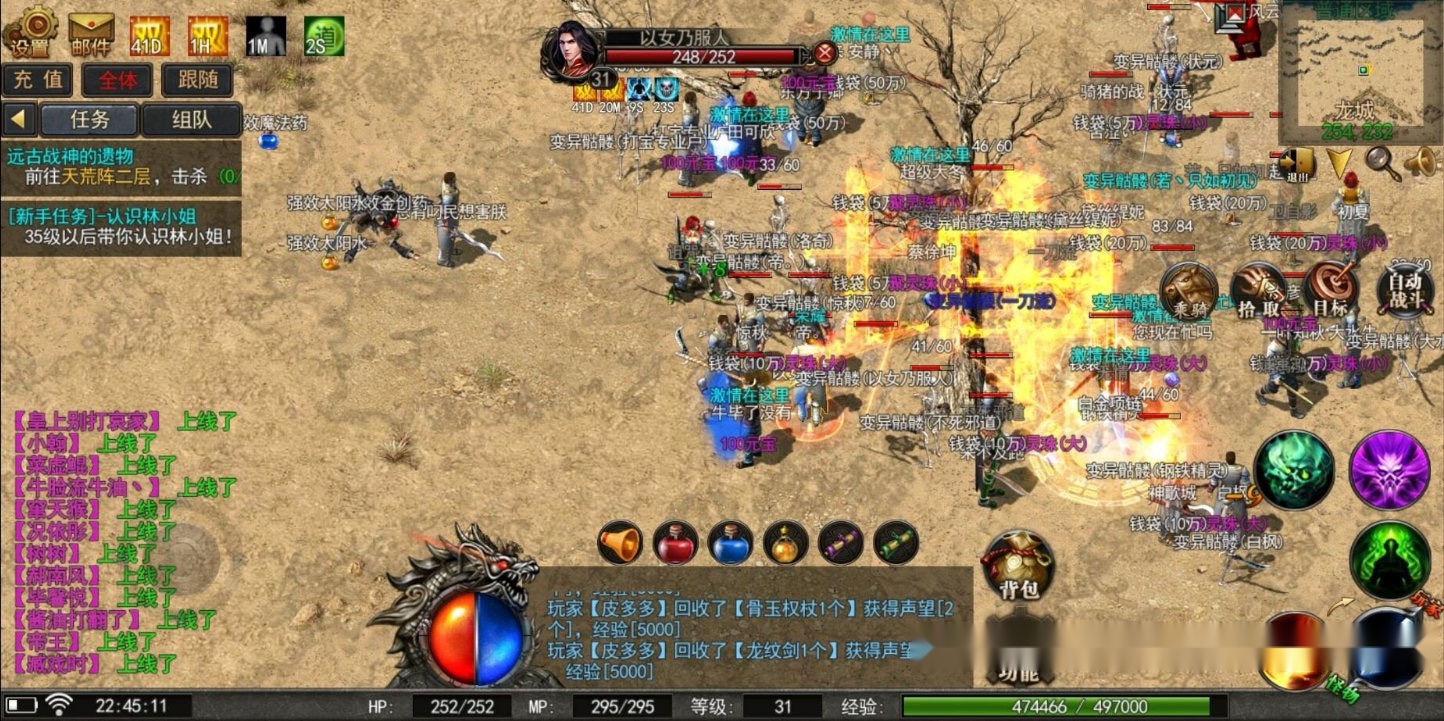1444x721 pixels.
Task: Enable 自动战斗 auto battle
Action: [x=1404, y=290]
